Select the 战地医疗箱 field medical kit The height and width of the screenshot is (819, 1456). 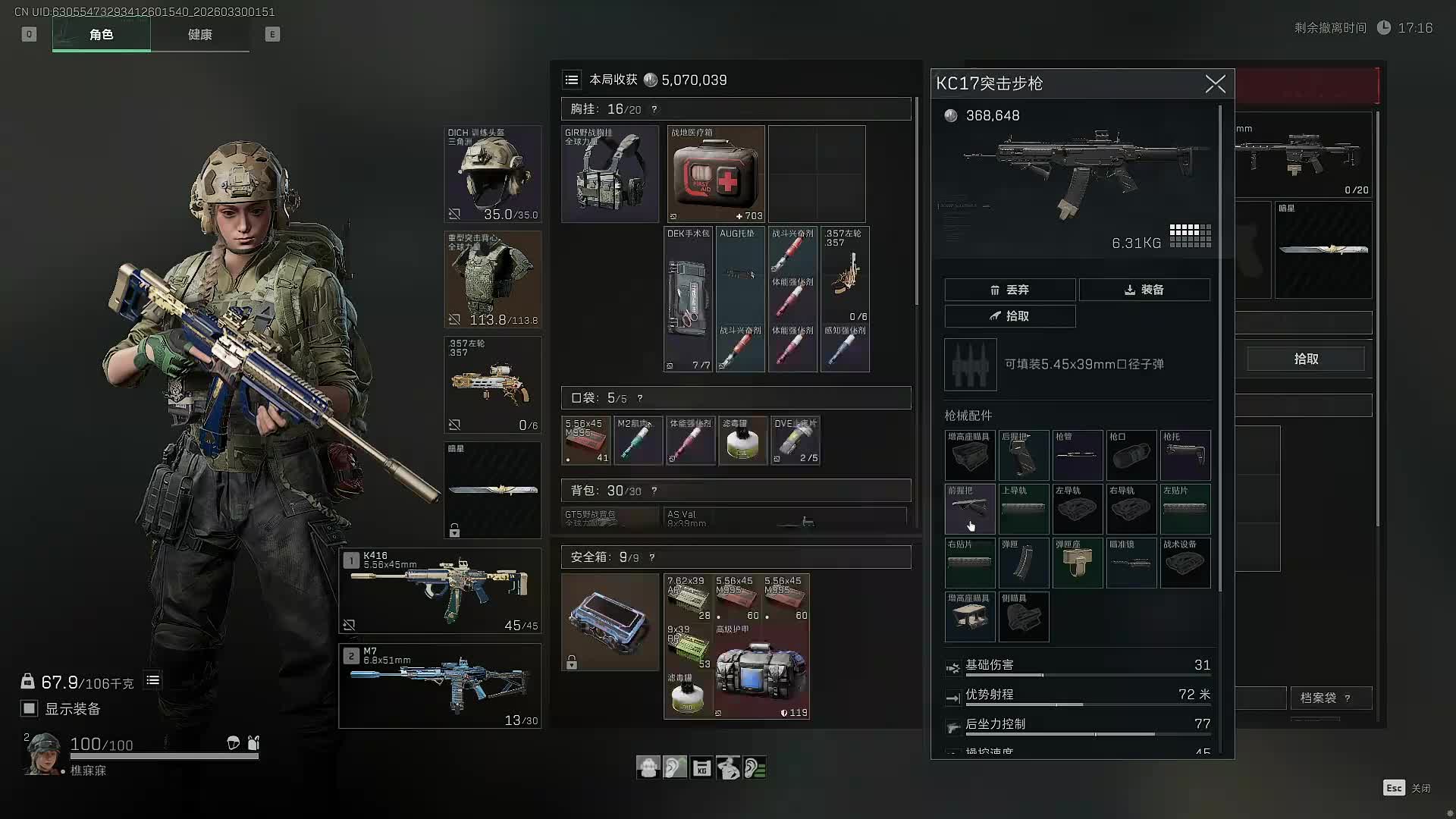click(x=716, y=174)
